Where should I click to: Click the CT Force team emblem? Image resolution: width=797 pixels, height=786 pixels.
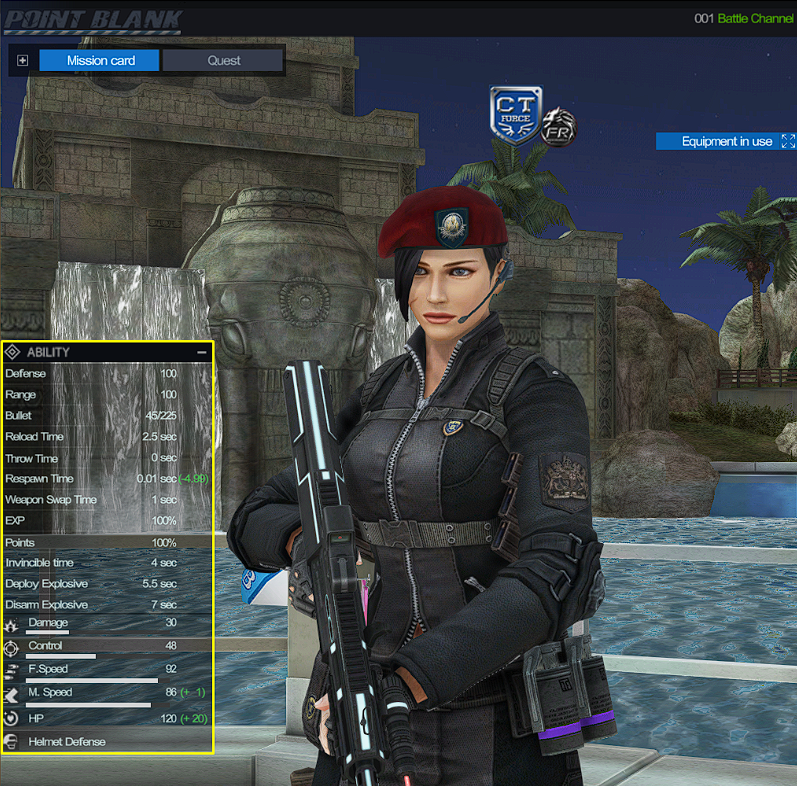tap(515, 115)
